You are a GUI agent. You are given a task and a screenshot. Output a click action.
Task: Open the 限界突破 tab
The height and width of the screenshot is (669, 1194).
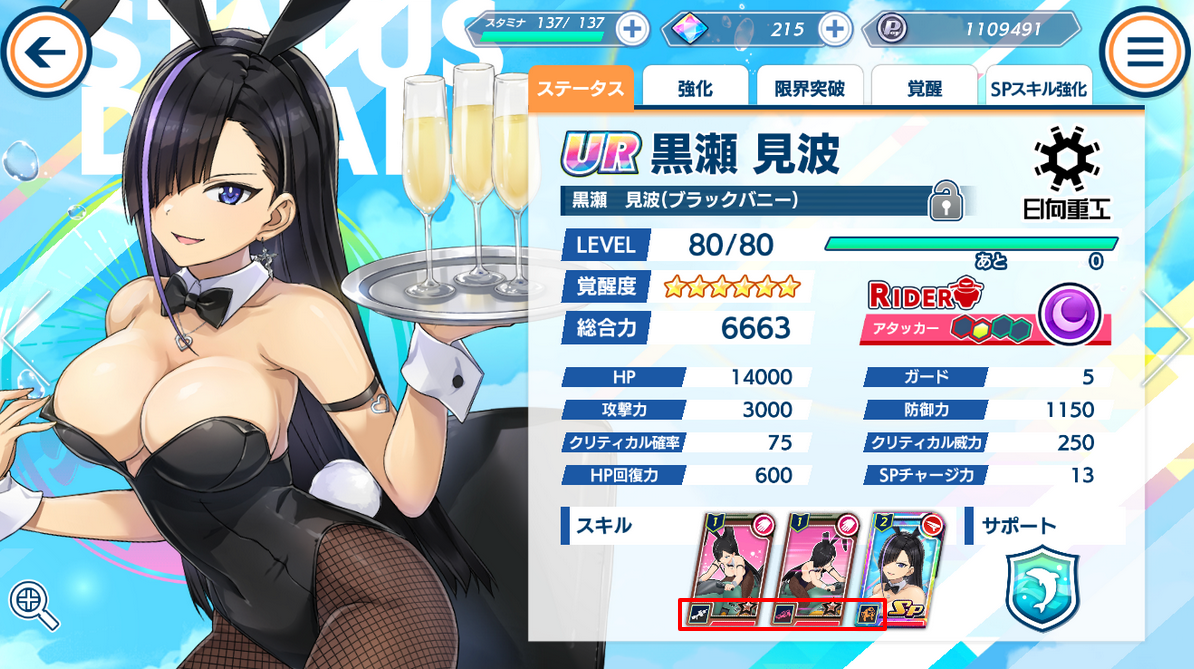pos(809,88)
